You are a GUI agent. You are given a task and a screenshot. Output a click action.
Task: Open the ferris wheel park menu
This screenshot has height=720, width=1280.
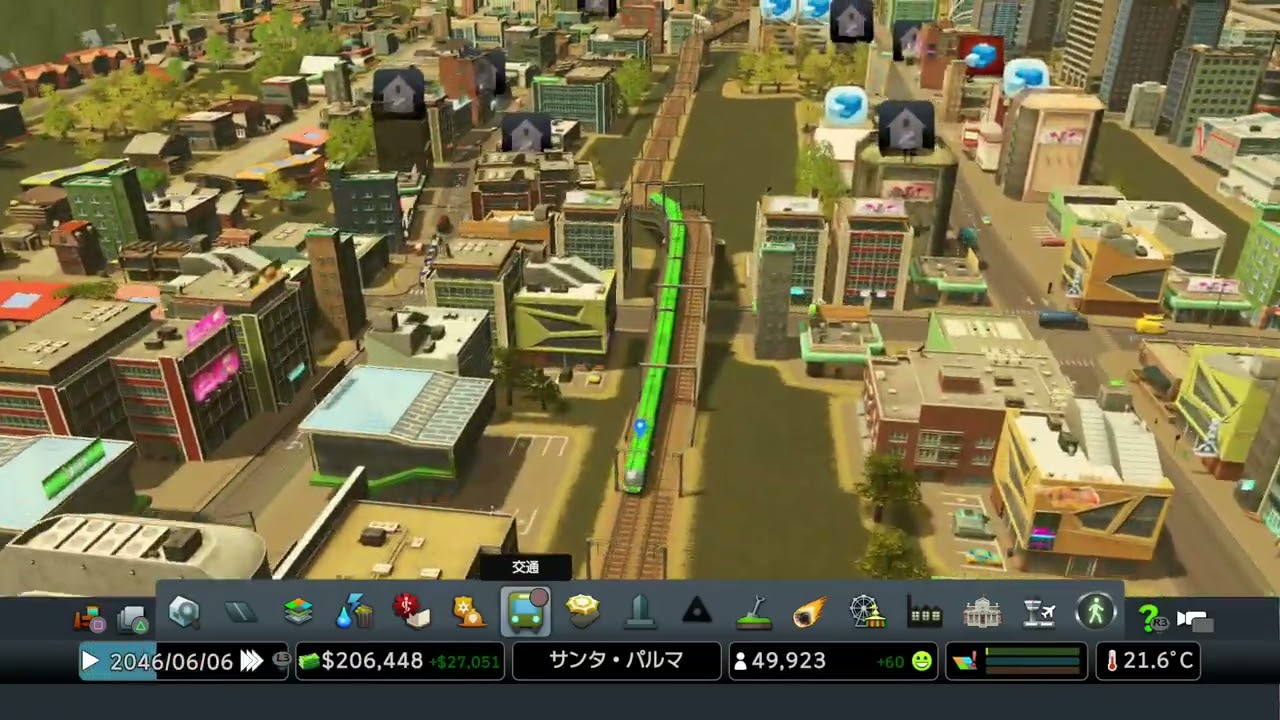pos(867,612)
